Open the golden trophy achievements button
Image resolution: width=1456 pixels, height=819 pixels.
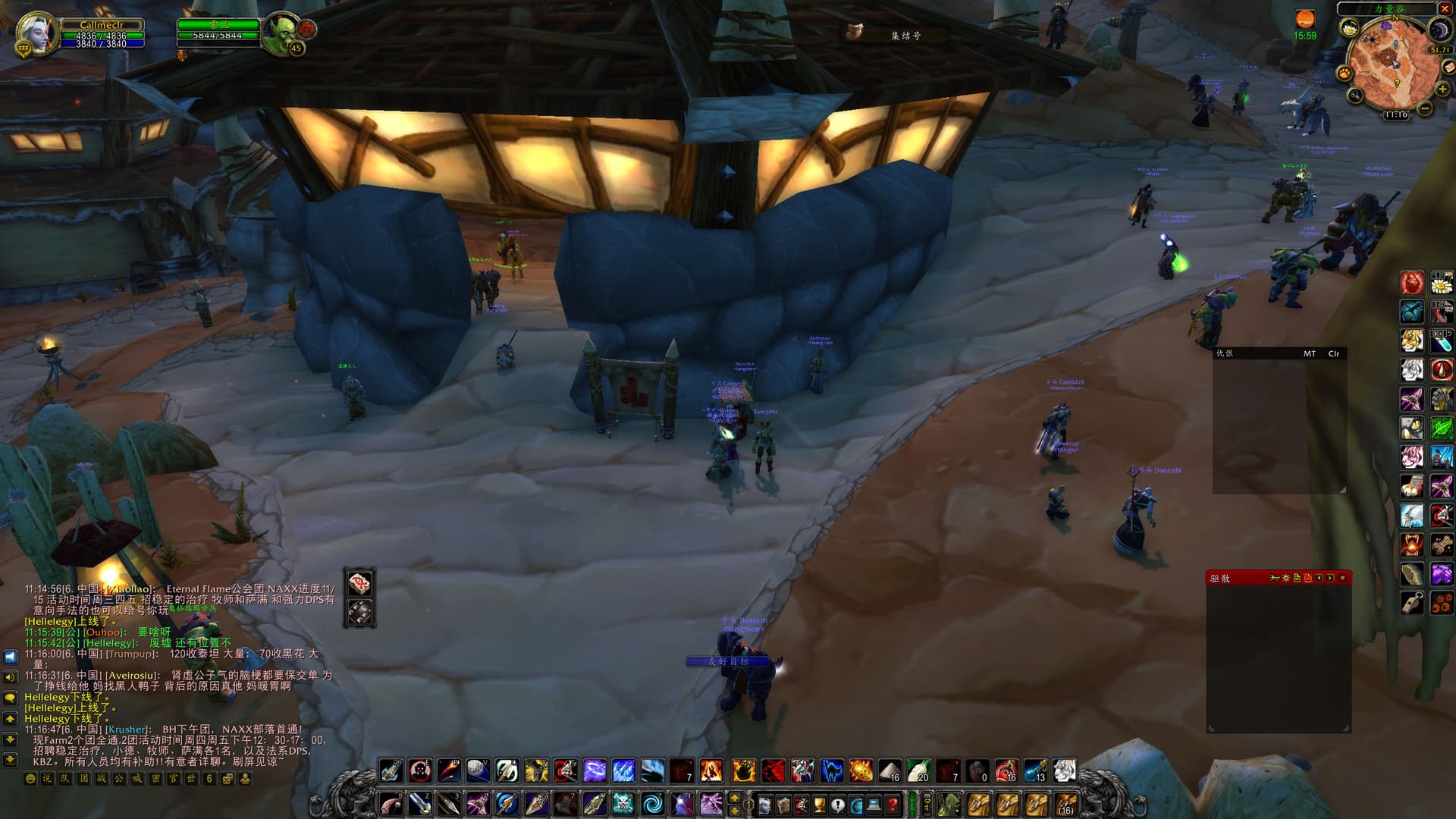[x=819, y=803]
